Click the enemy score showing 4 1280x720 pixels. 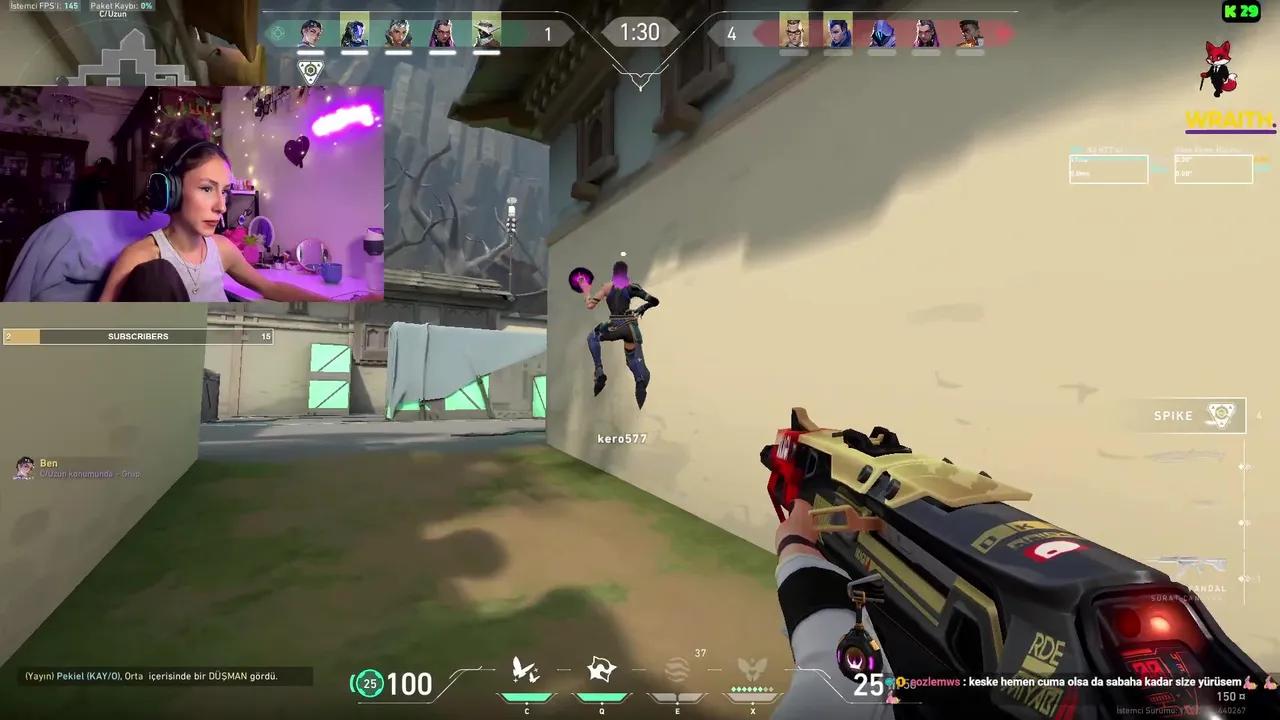pyautogui.click(x=731, y=33)
